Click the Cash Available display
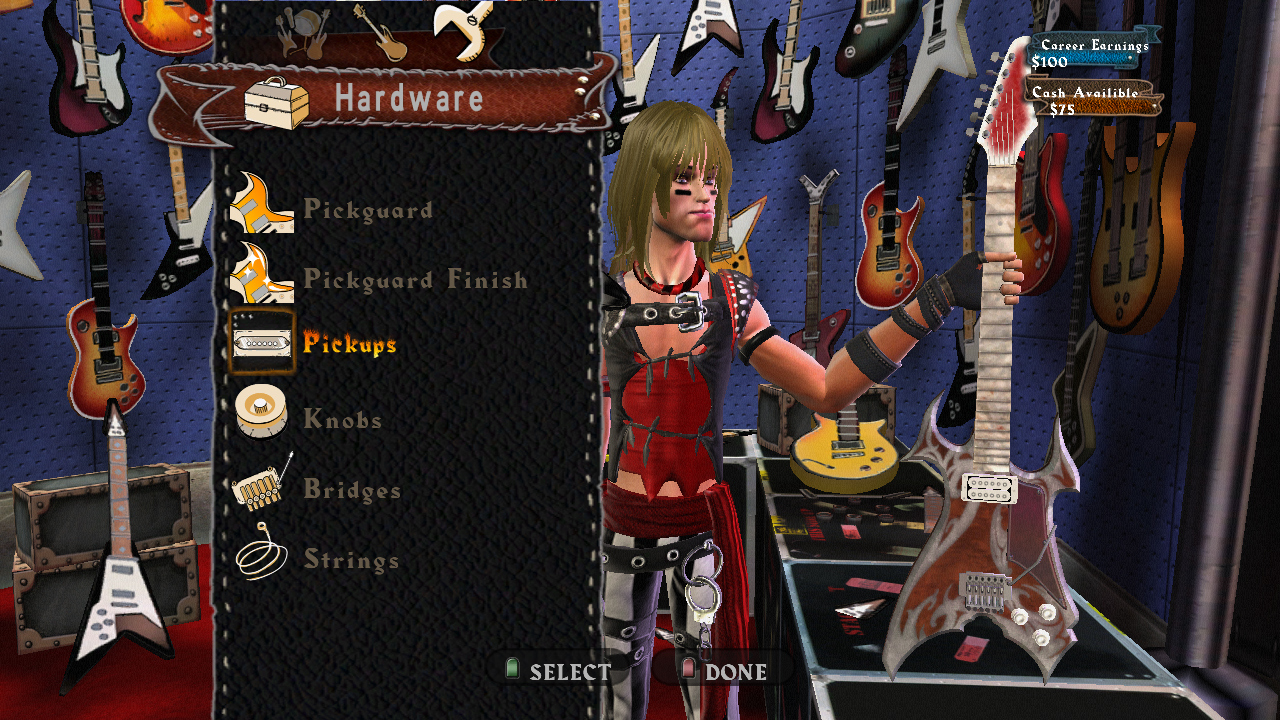 (1090, 97)
